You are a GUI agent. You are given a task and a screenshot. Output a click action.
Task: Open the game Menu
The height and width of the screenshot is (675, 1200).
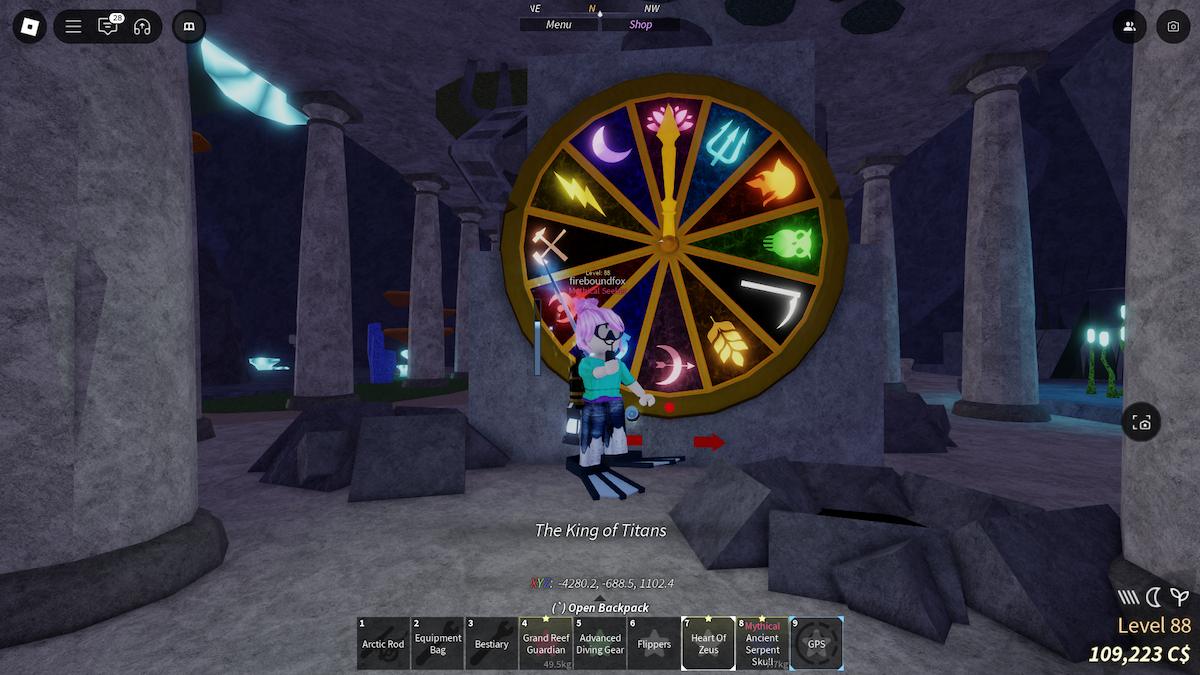click(559, 25)
